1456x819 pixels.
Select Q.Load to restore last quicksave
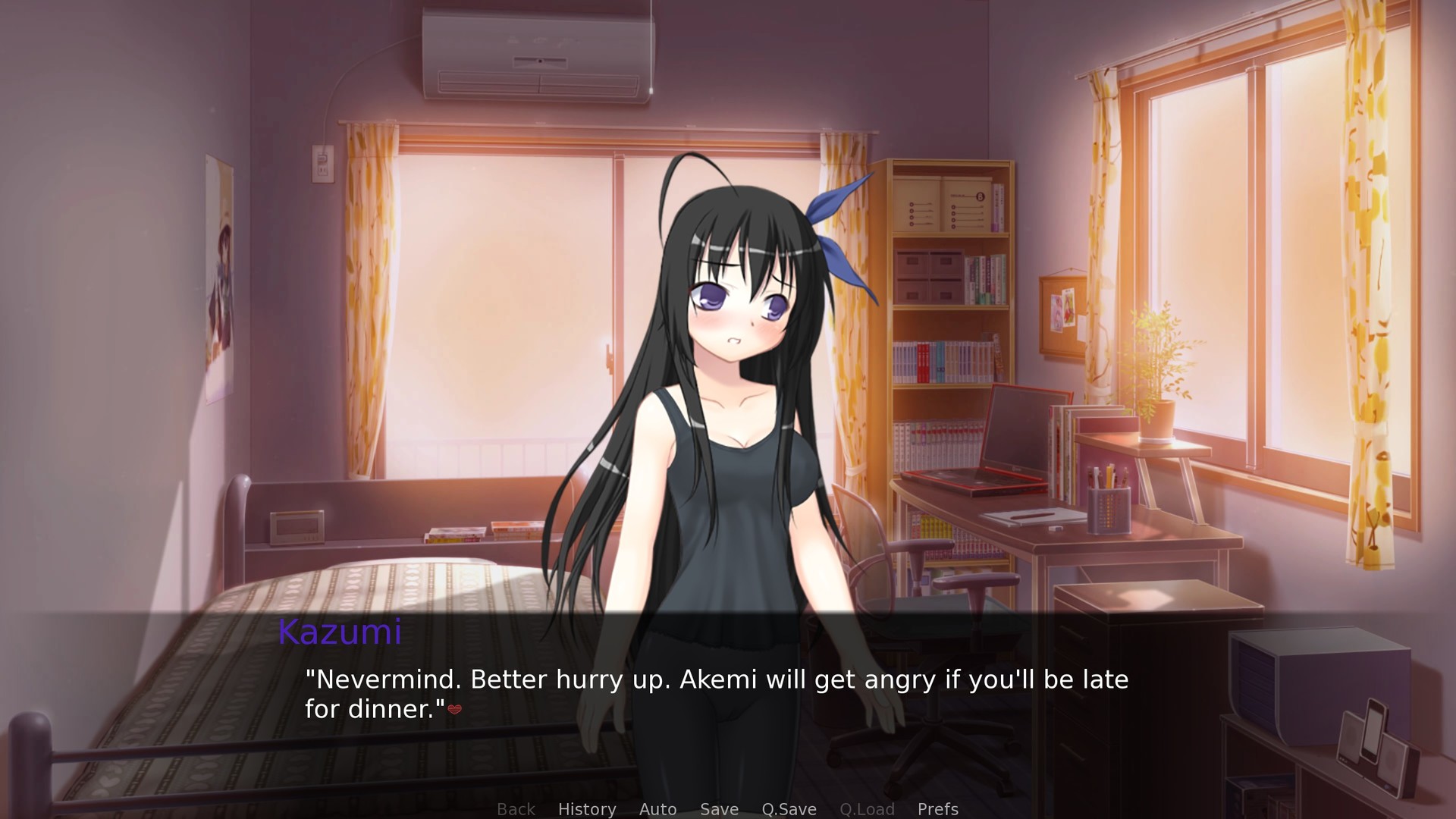[867, 809]
